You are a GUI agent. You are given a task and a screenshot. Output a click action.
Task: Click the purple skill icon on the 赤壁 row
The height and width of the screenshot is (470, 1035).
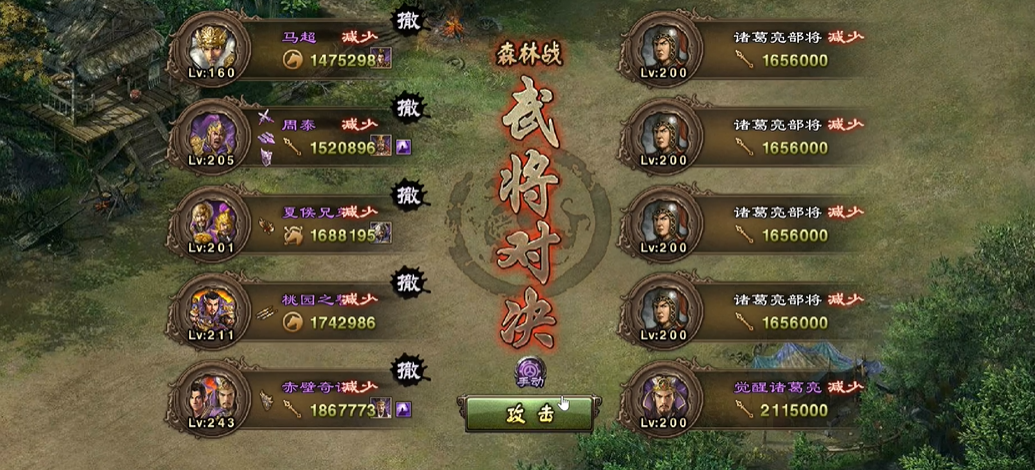(x=404, y=409)
